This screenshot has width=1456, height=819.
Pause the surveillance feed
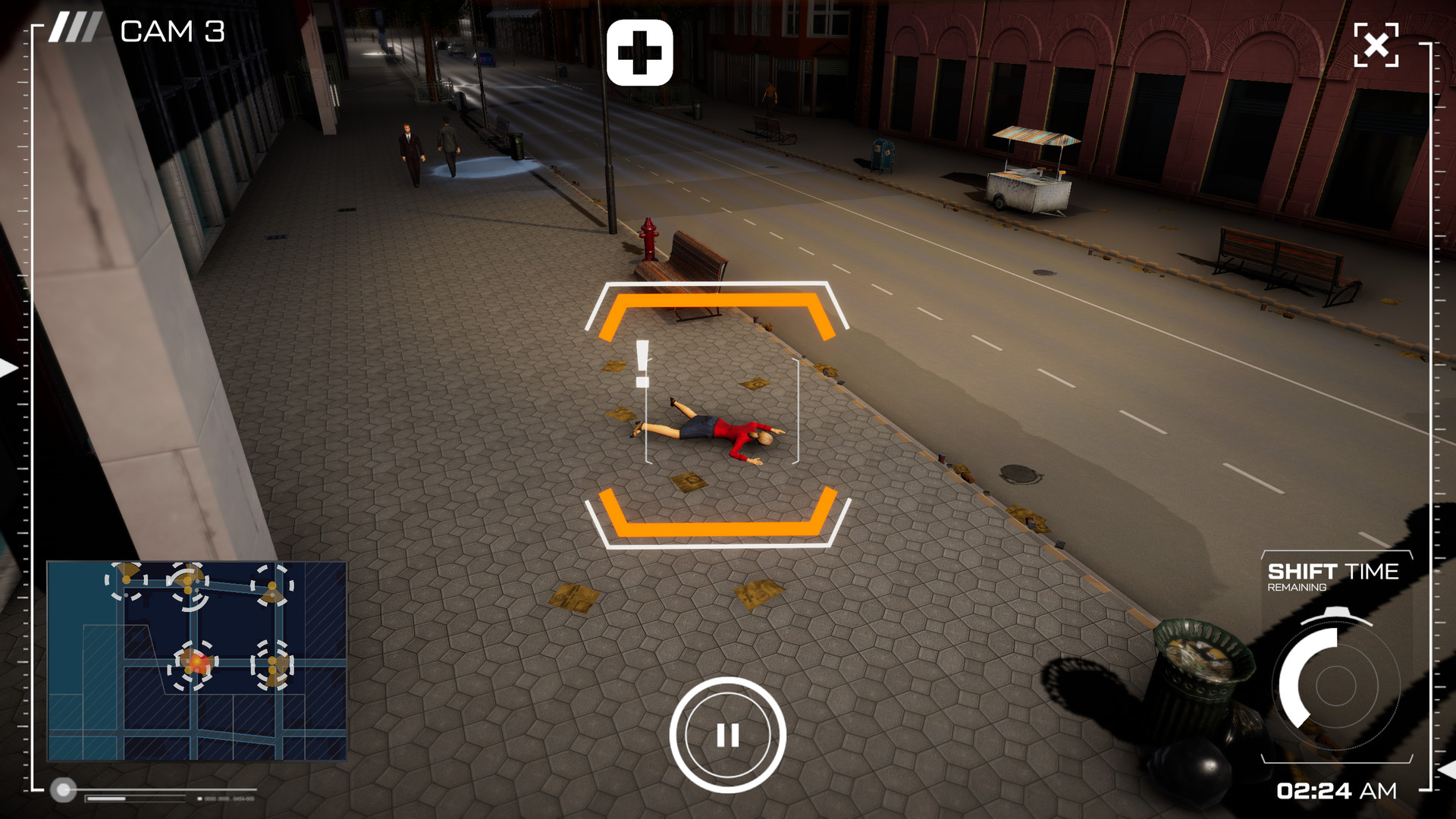click(x=728, y=734)
